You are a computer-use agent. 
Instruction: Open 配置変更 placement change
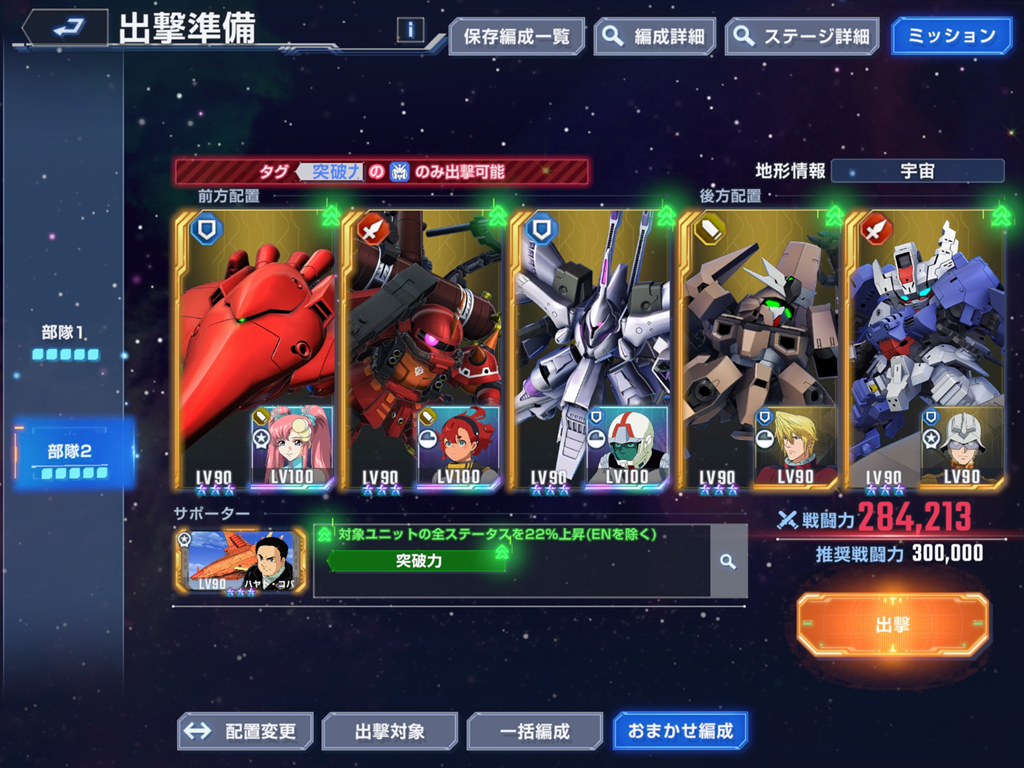245,731
